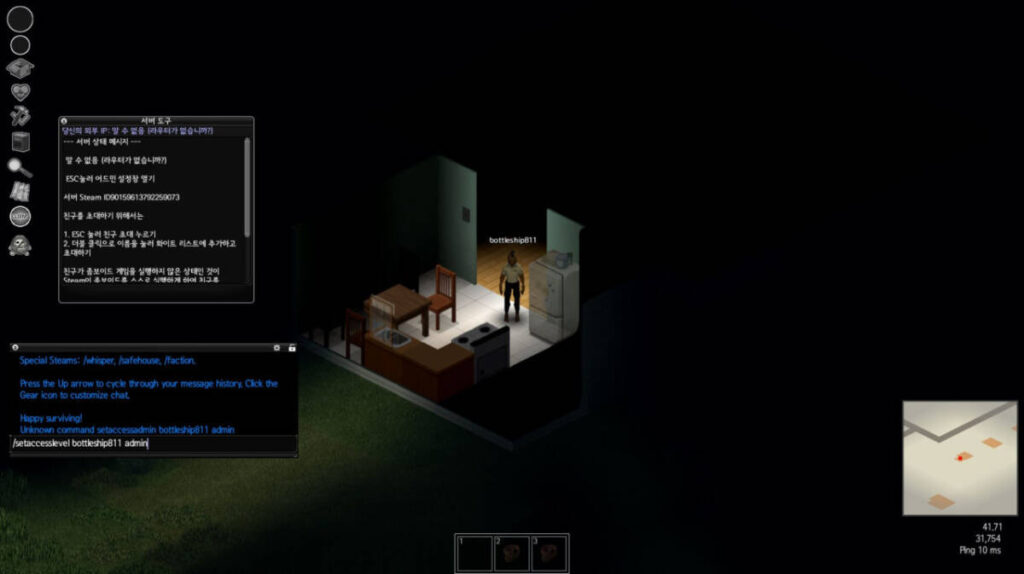Open the crafting hammer menu
This screenshot has height=574, width=1024.
[x=20, y=116]
